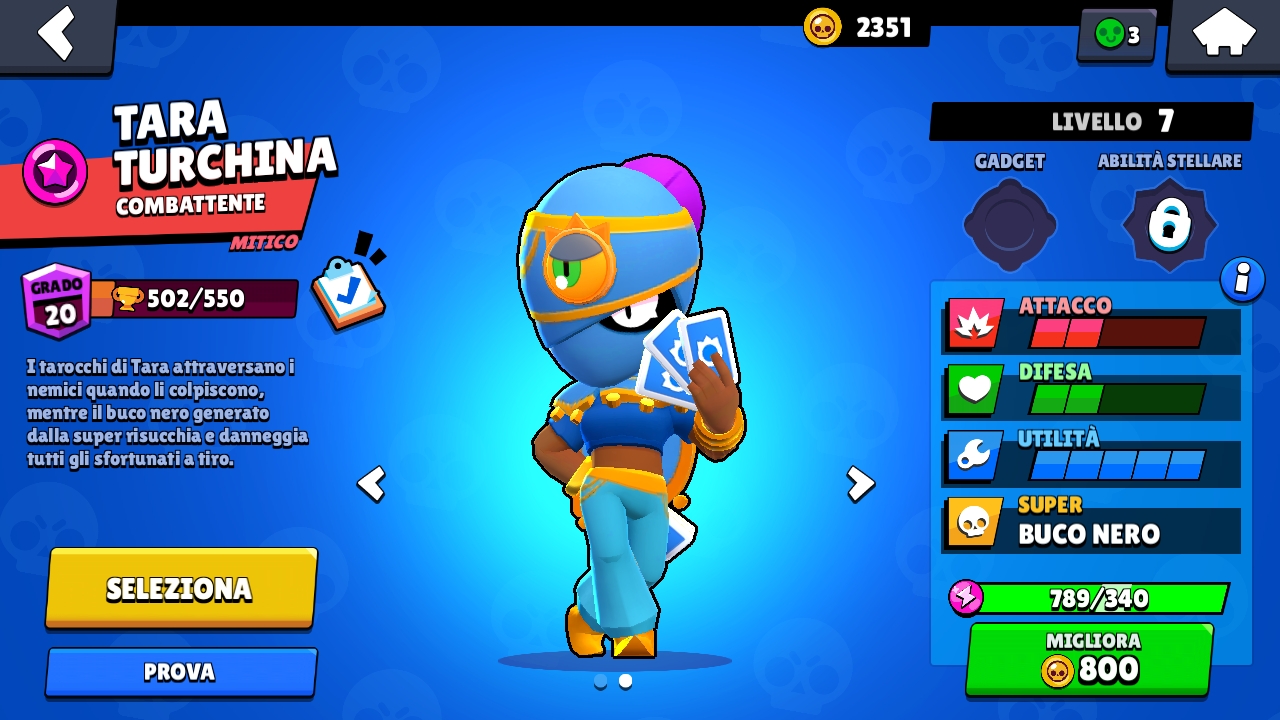Click the gold coin balance

tap(860, 27)
